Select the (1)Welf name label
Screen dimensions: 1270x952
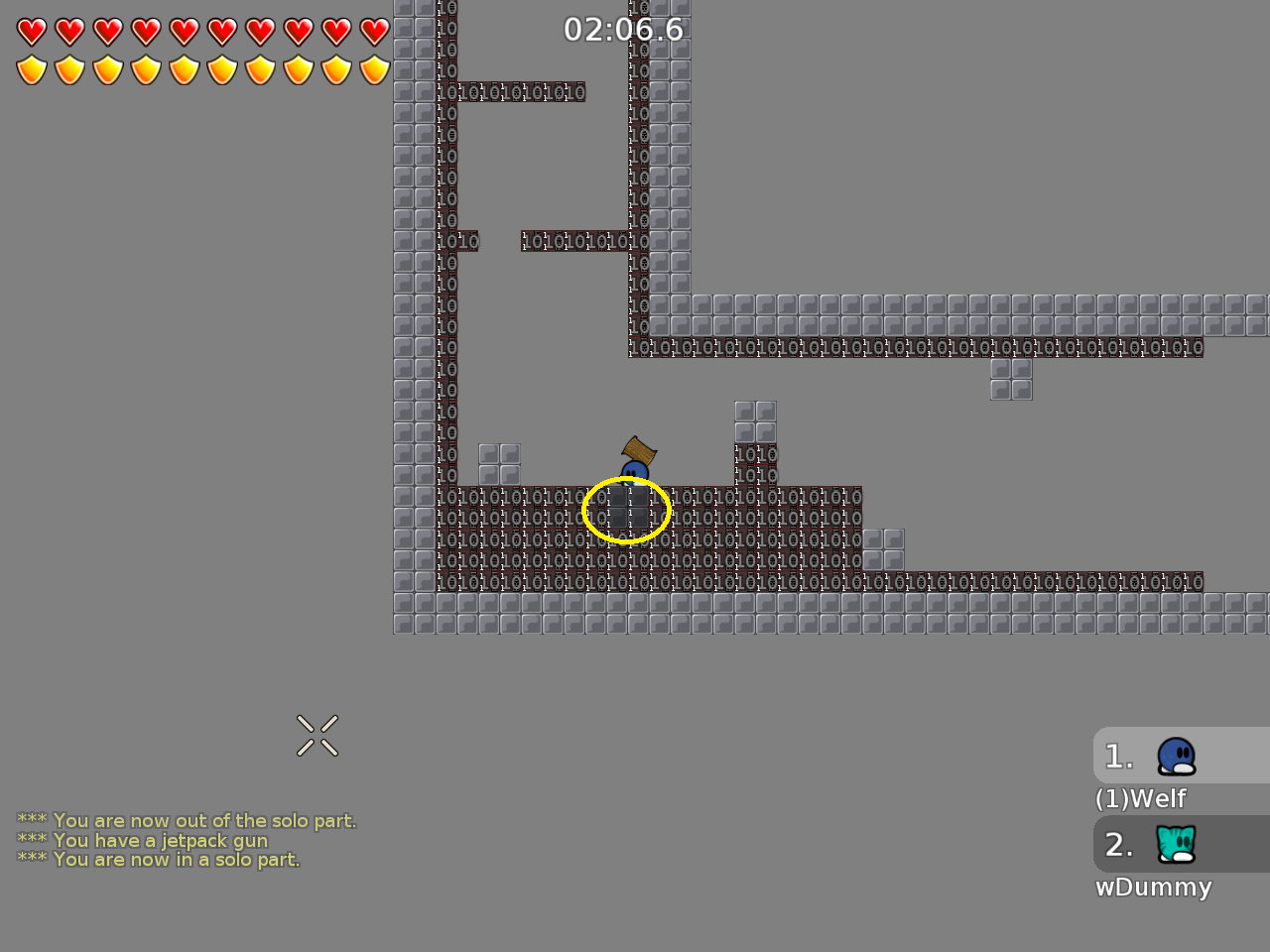(x=1141, y=798)
